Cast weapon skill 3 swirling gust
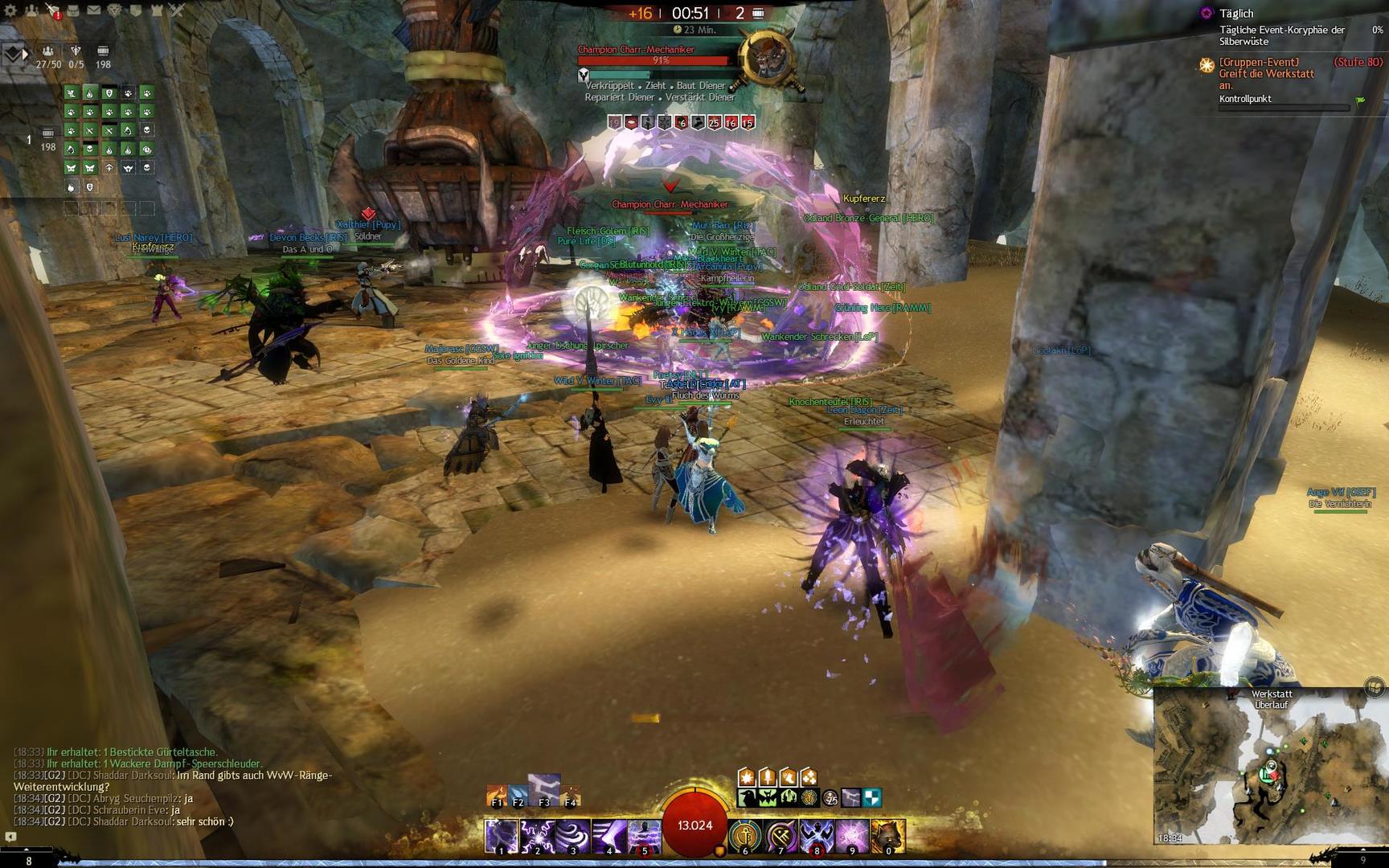Screen dimensions: 1389x868 click(x=573, y=836)
